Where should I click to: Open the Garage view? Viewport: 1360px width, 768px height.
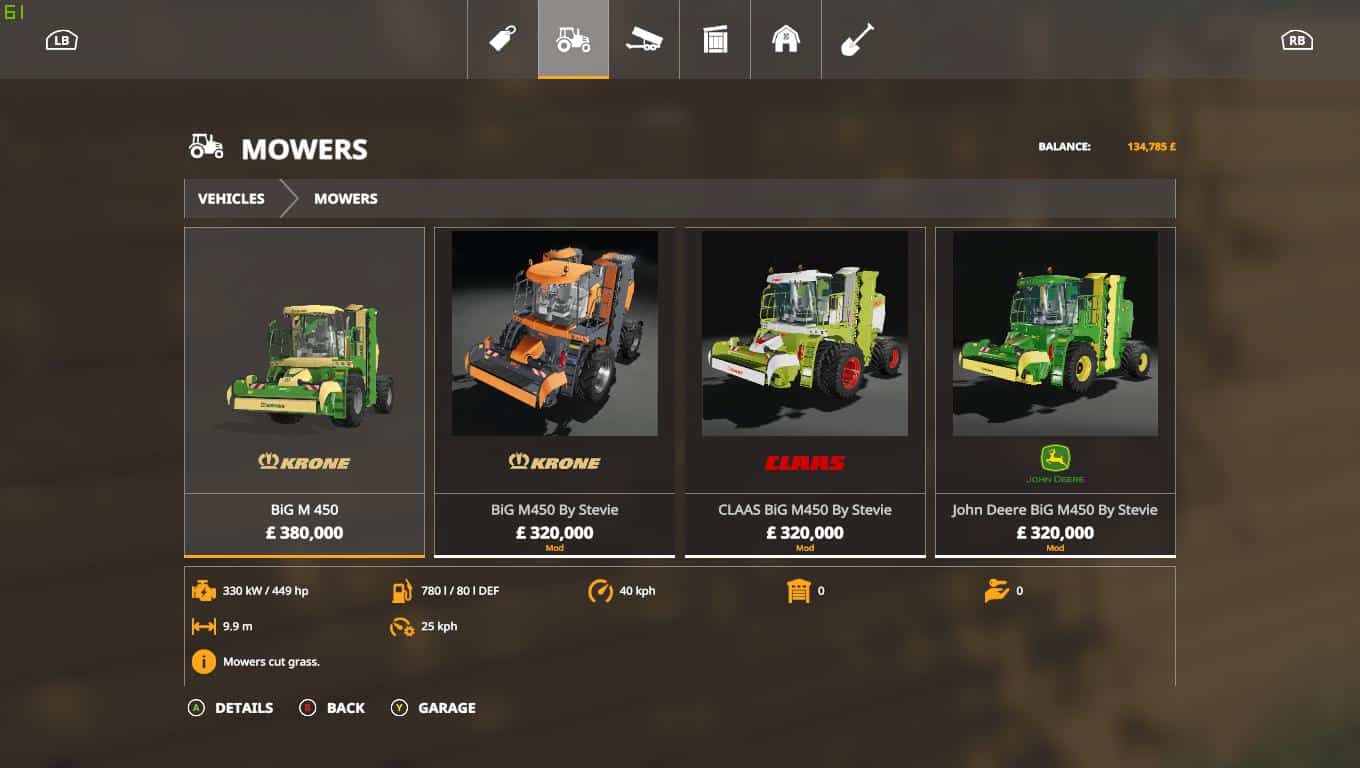pyautogui.click(x=434, y=708)
